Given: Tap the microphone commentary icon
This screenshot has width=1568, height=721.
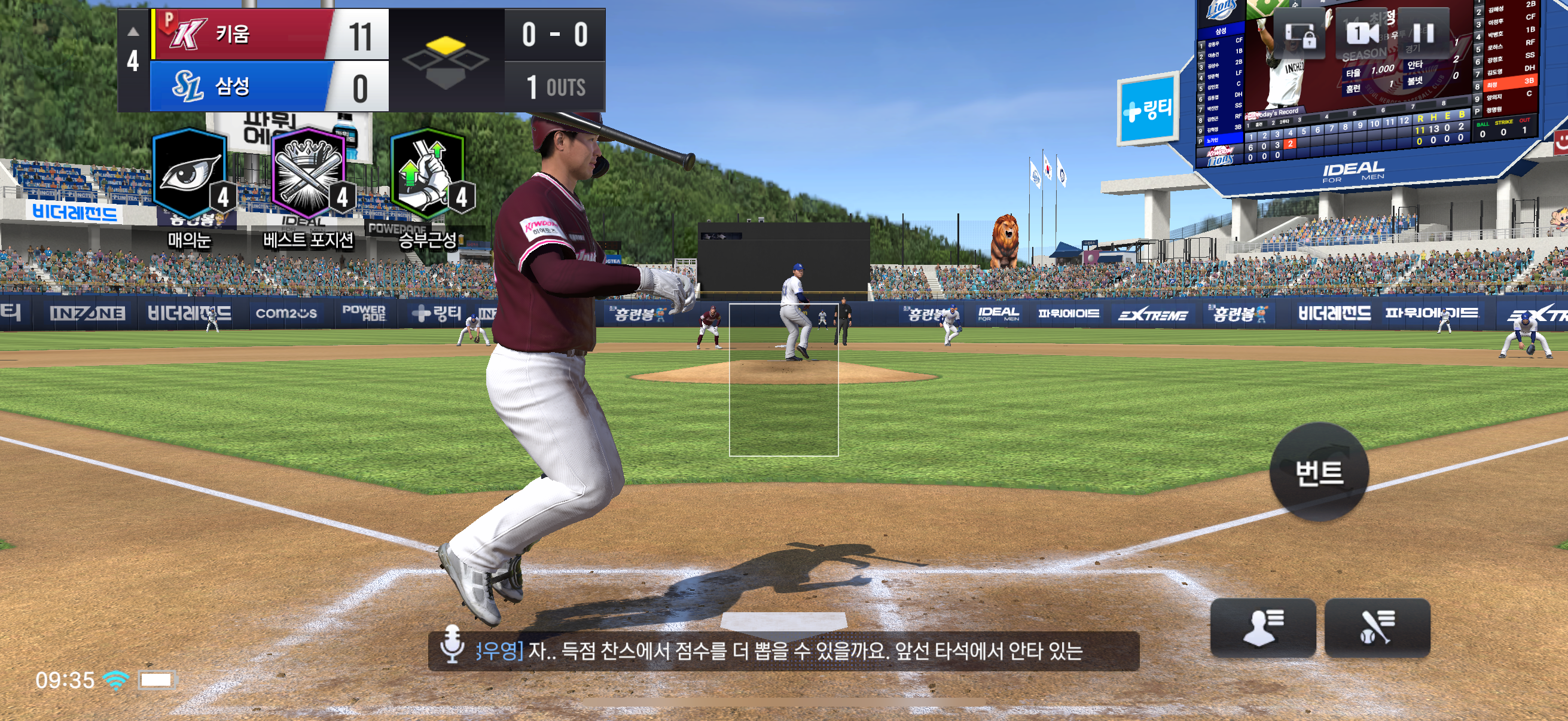Looking at the screenshot, I should point(452,643).
